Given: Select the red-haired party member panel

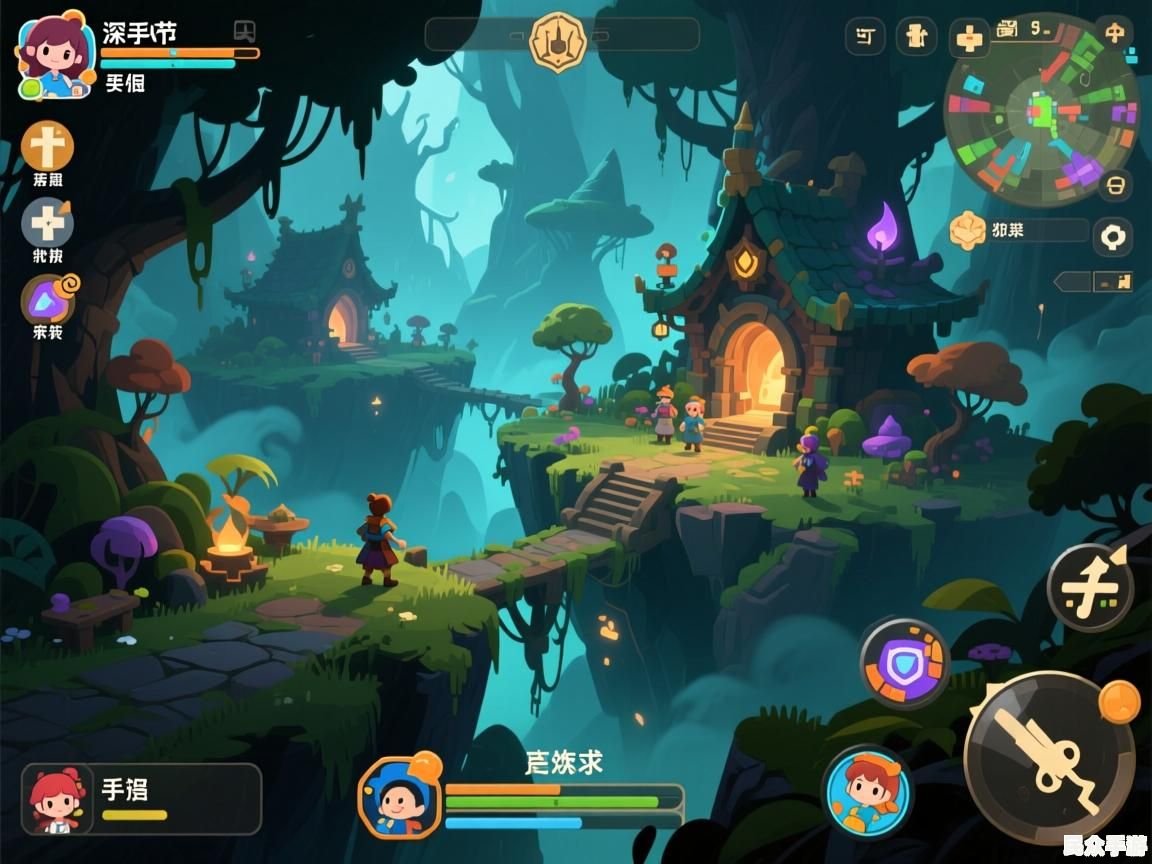Looking at the screenshot, I should click(141, 799).
